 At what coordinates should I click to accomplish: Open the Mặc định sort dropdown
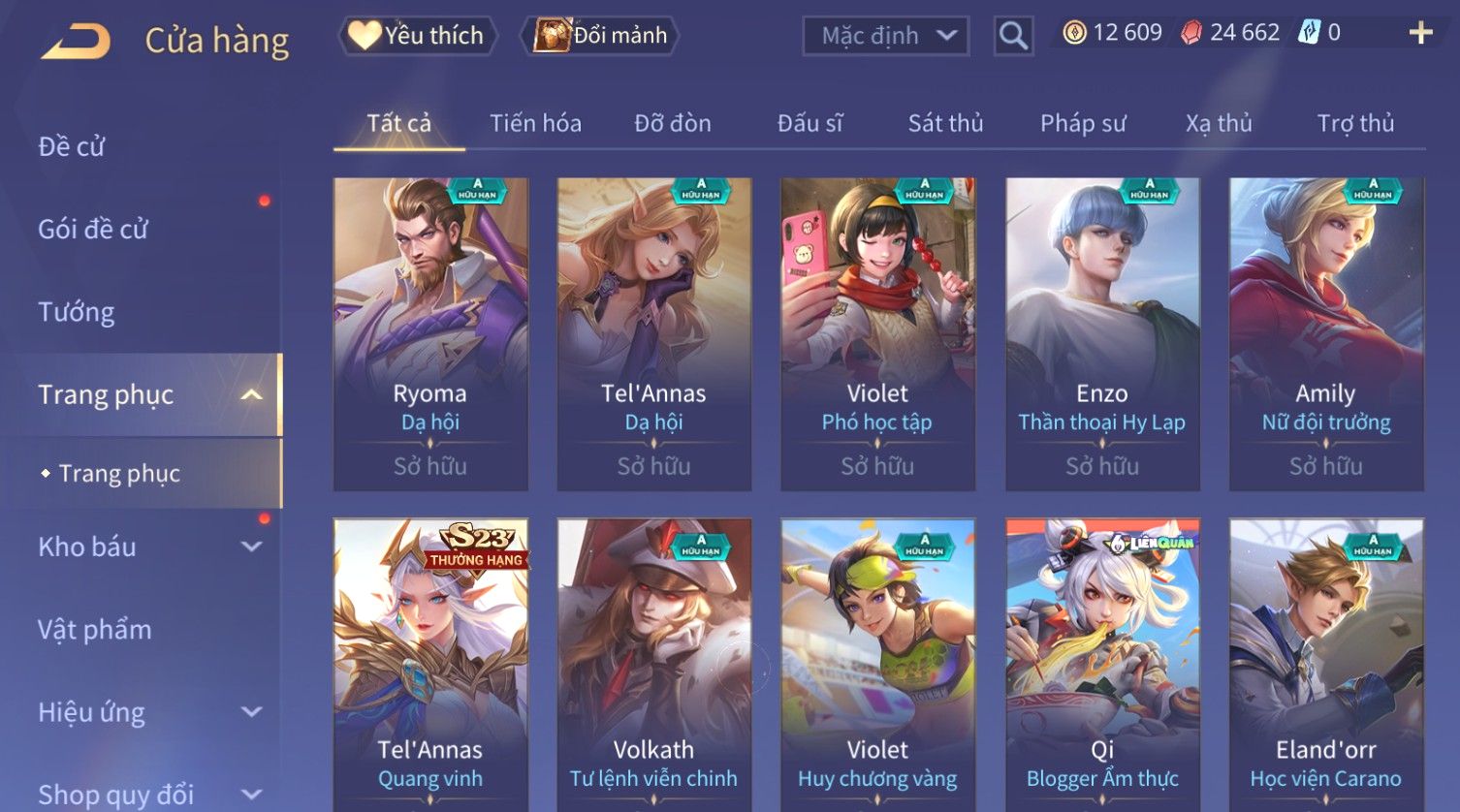pyautogui.click(x=886, y=37)
